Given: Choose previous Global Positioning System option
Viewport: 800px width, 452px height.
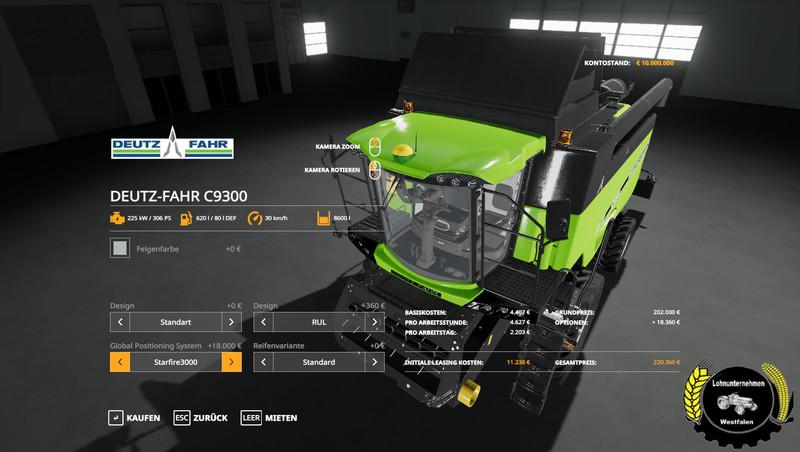Looking at the screenshot, I should pos(119,361).
